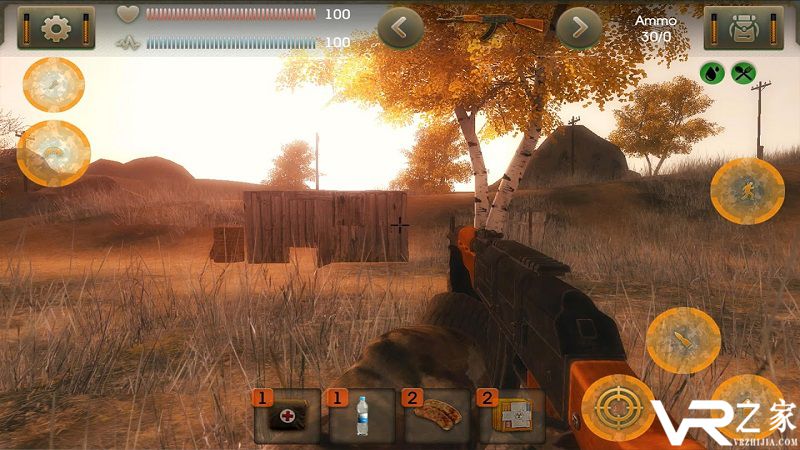Screen dimensions: 800x450
Task: Open the backpack inventory
Action: coord(743,28)
